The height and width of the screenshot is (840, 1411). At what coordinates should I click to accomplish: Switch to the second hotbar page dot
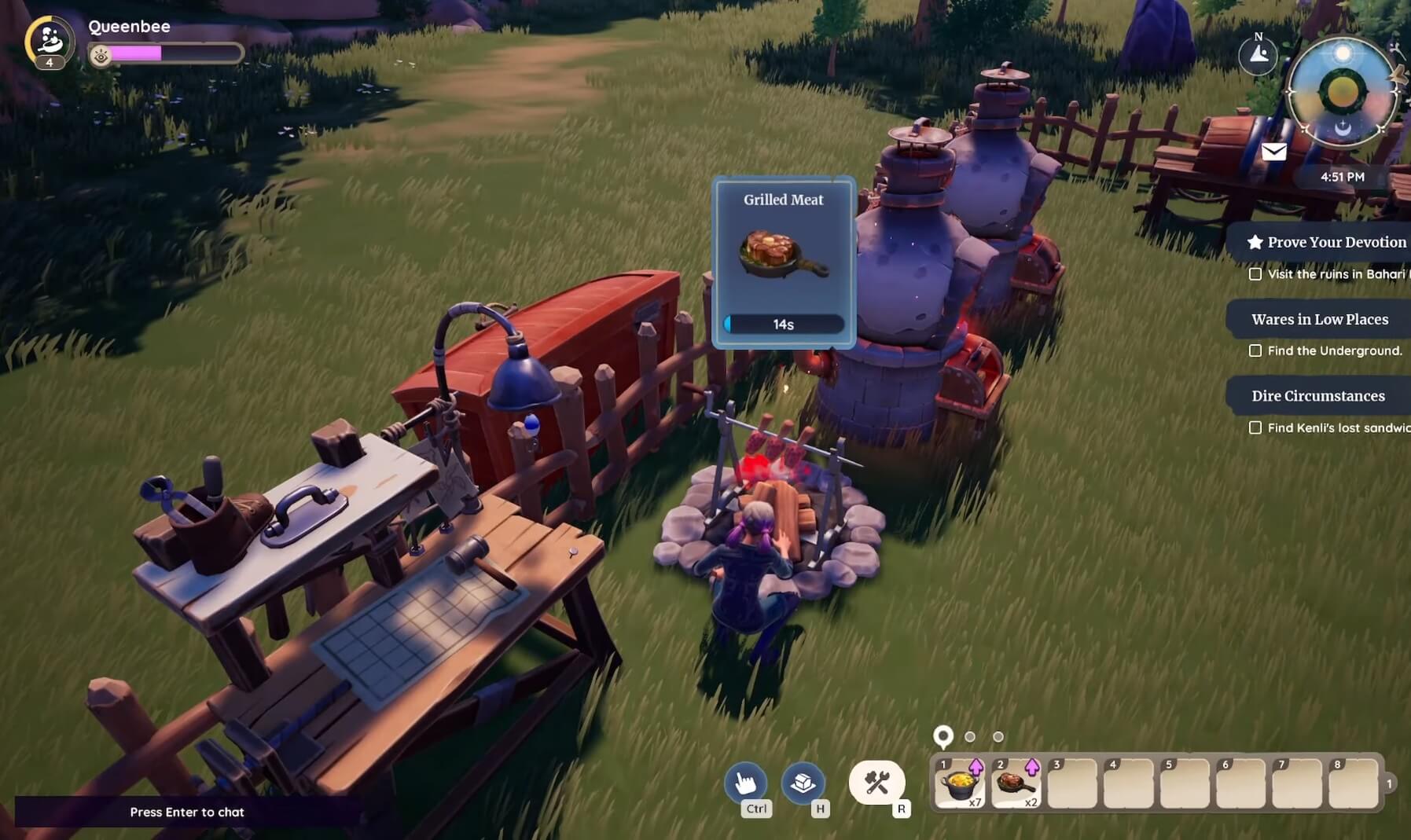pyautogui.click(x=970, y=737)
